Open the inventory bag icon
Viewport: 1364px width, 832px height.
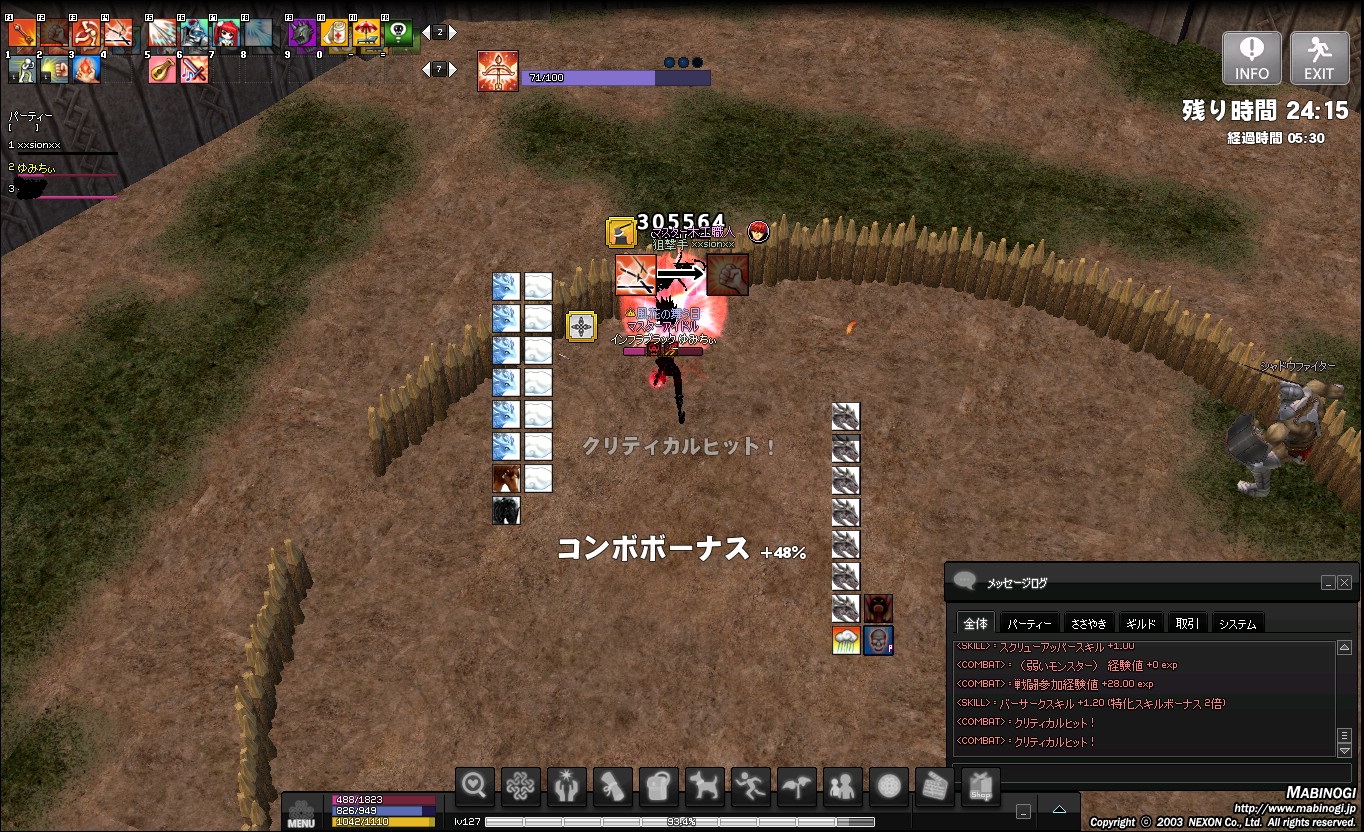tap(659, 788)
